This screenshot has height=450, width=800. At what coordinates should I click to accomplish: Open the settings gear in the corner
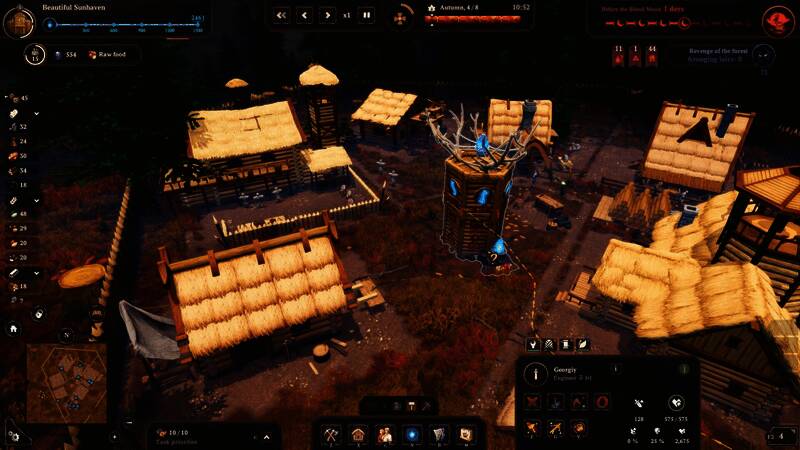pyautogui.click(x=13, y=436)
